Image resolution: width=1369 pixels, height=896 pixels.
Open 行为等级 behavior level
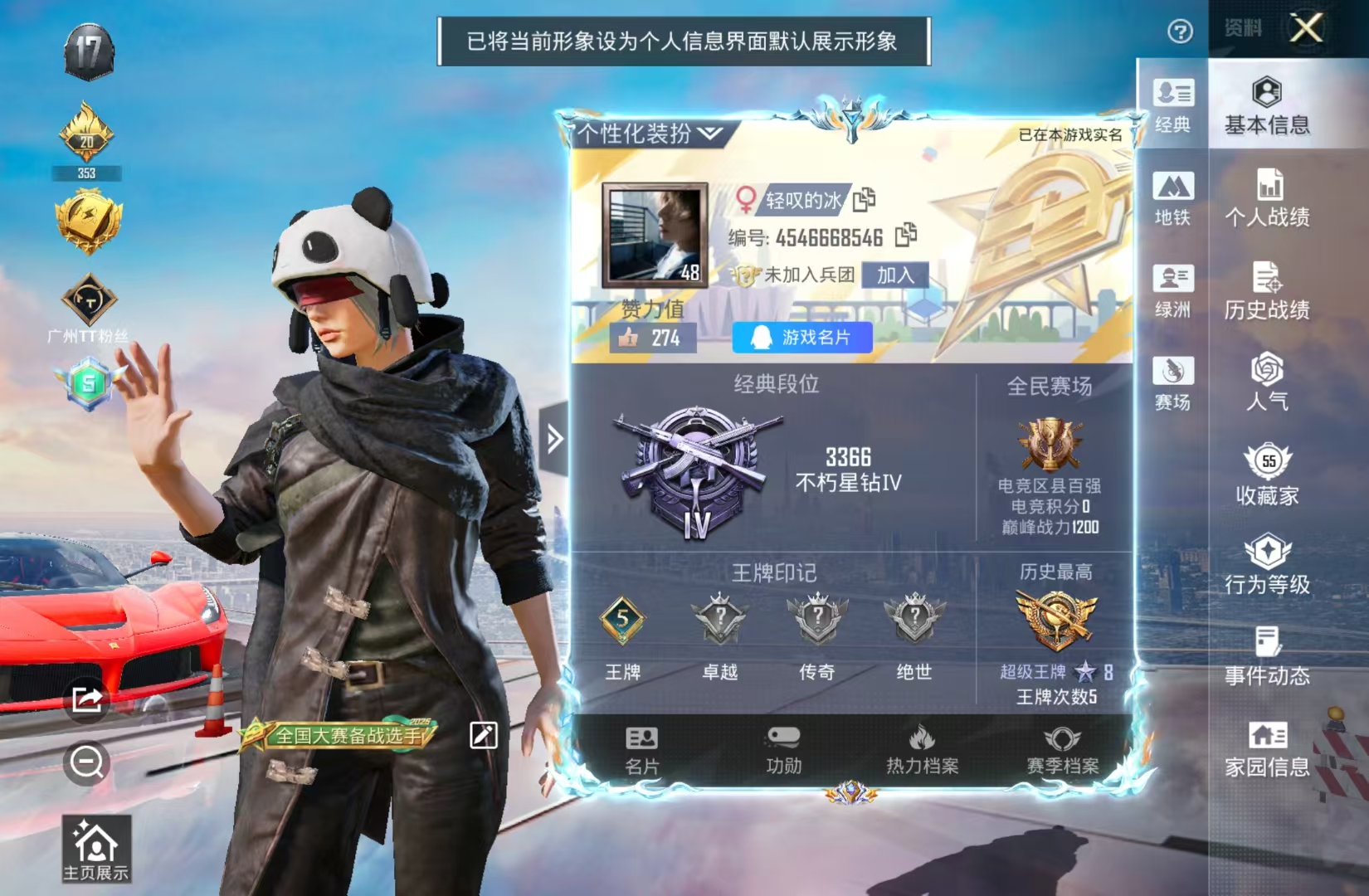coord(1267,566)
